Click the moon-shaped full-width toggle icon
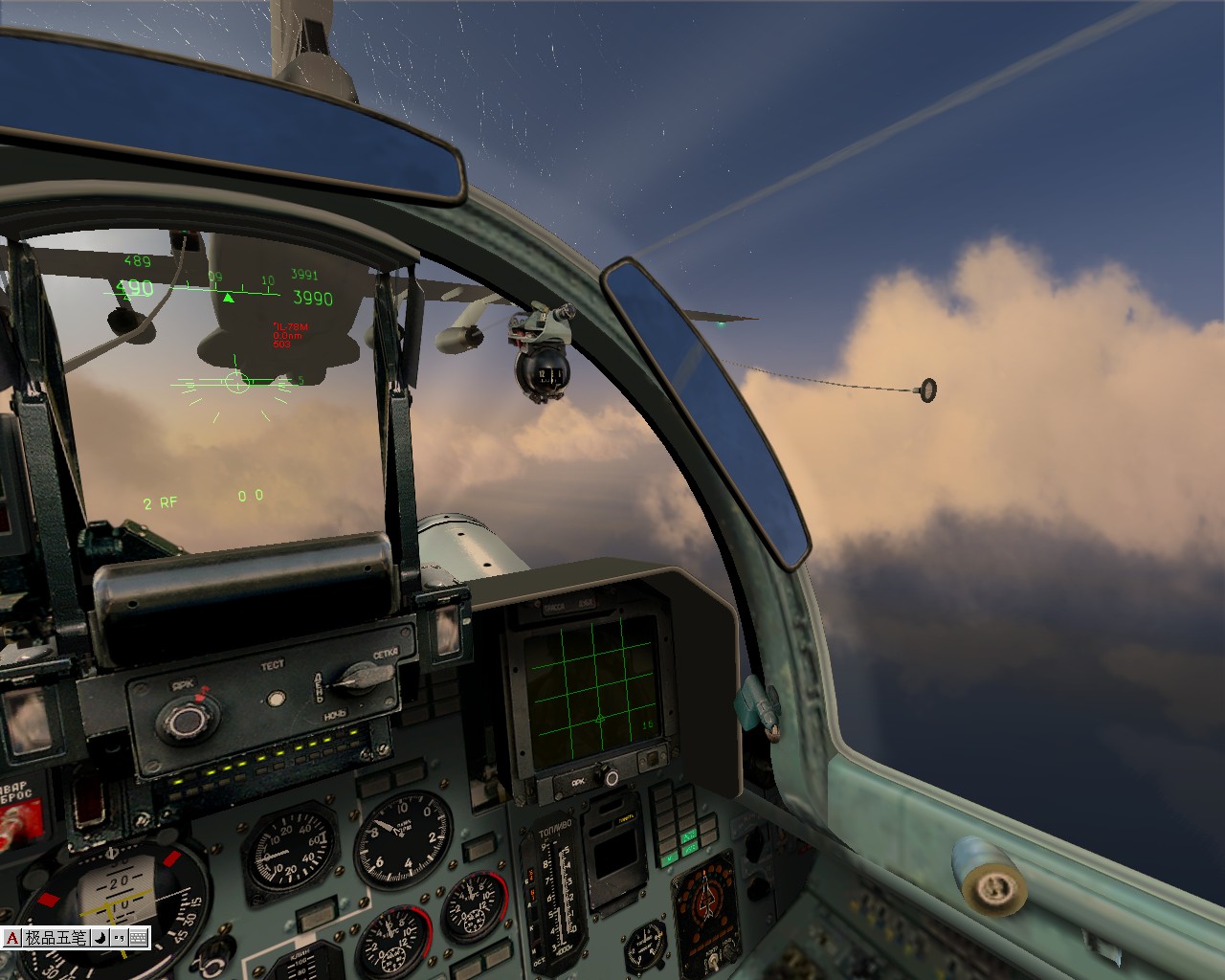The image size is (1225, 980). tap(99, 938)
